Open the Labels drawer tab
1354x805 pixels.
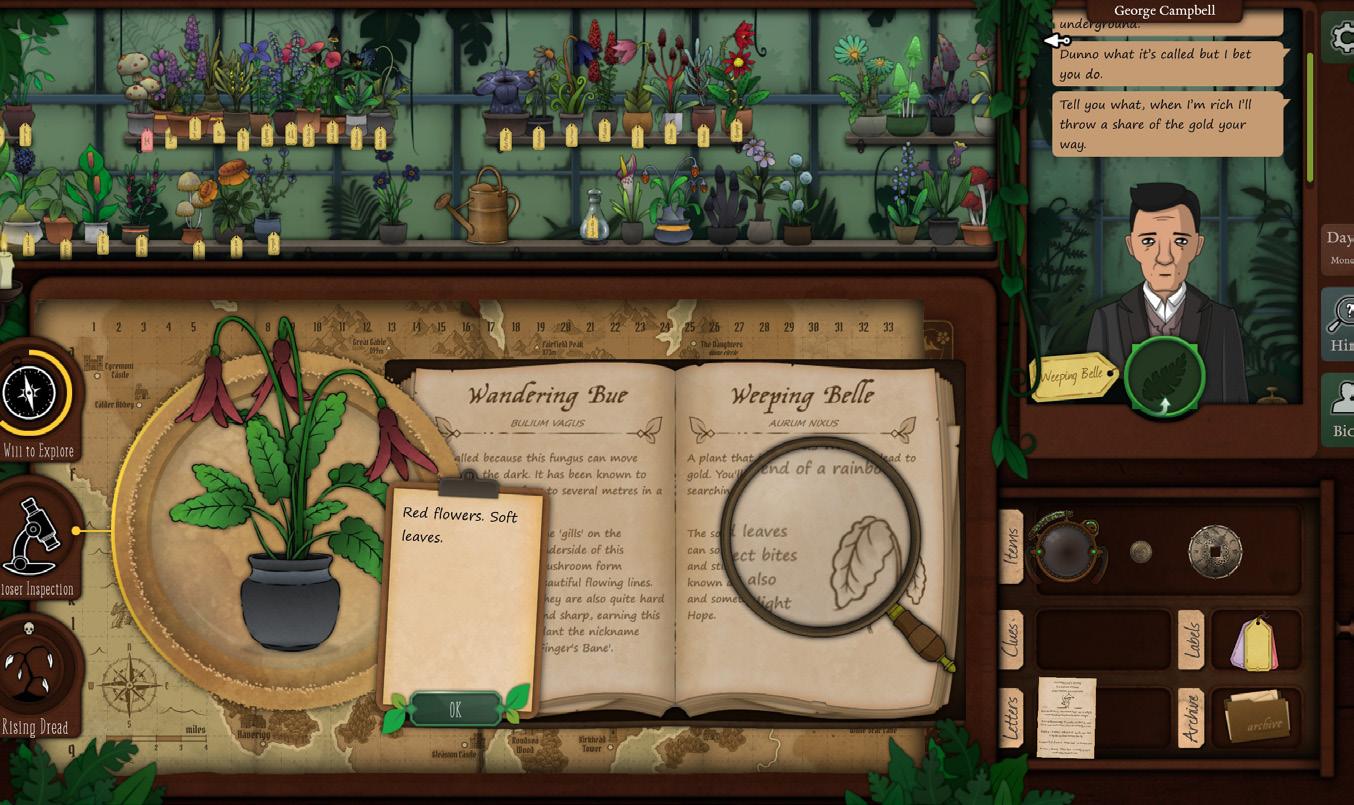point(1191,639)
